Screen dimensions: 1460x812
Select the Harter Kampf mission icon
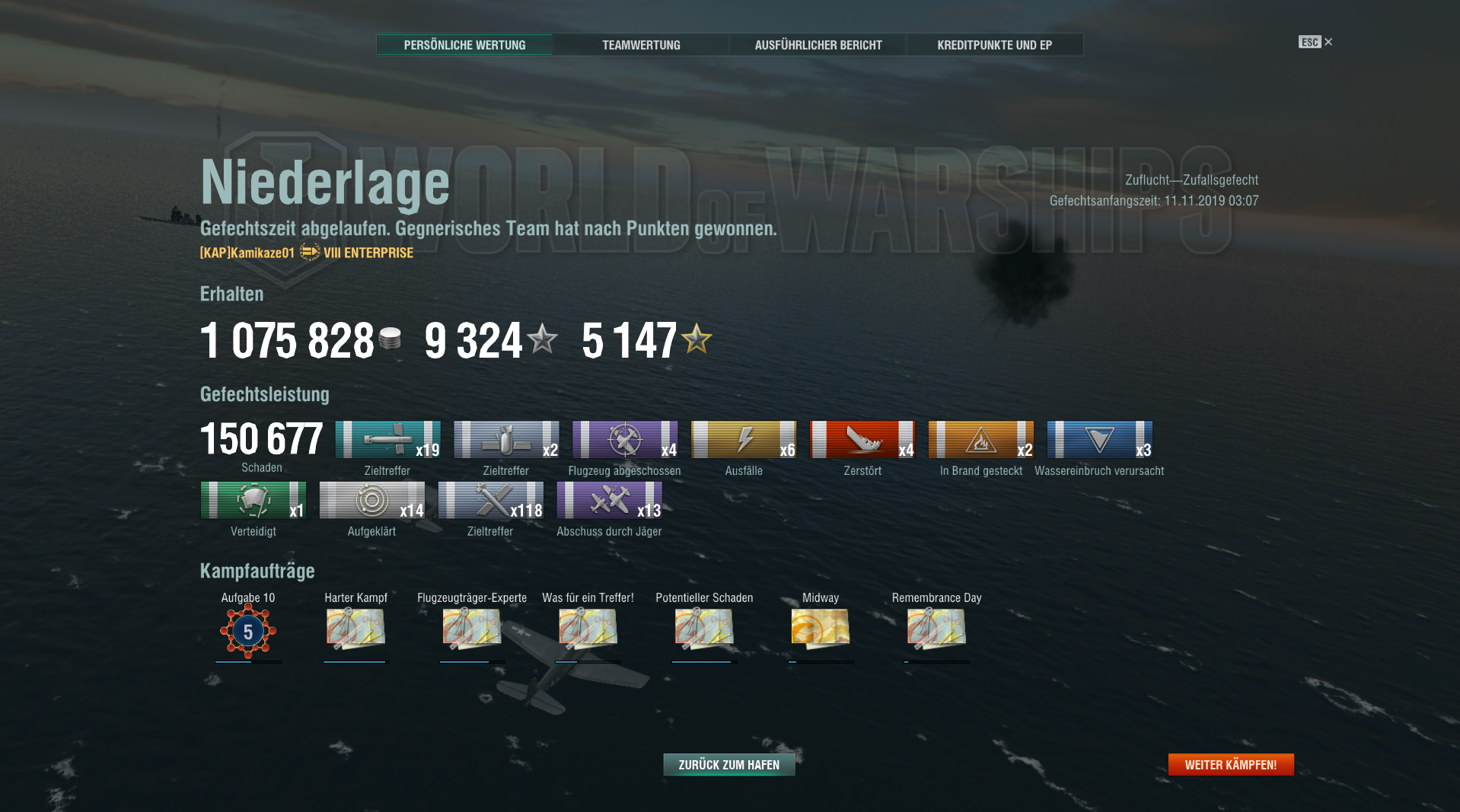355,629
